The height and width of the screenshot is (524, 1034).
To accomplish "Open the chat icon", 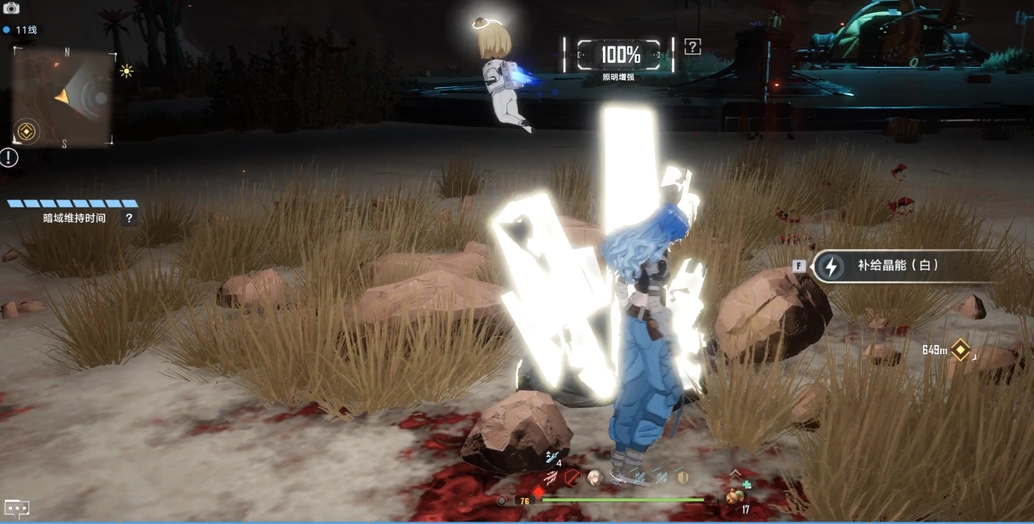I will 16,508.
